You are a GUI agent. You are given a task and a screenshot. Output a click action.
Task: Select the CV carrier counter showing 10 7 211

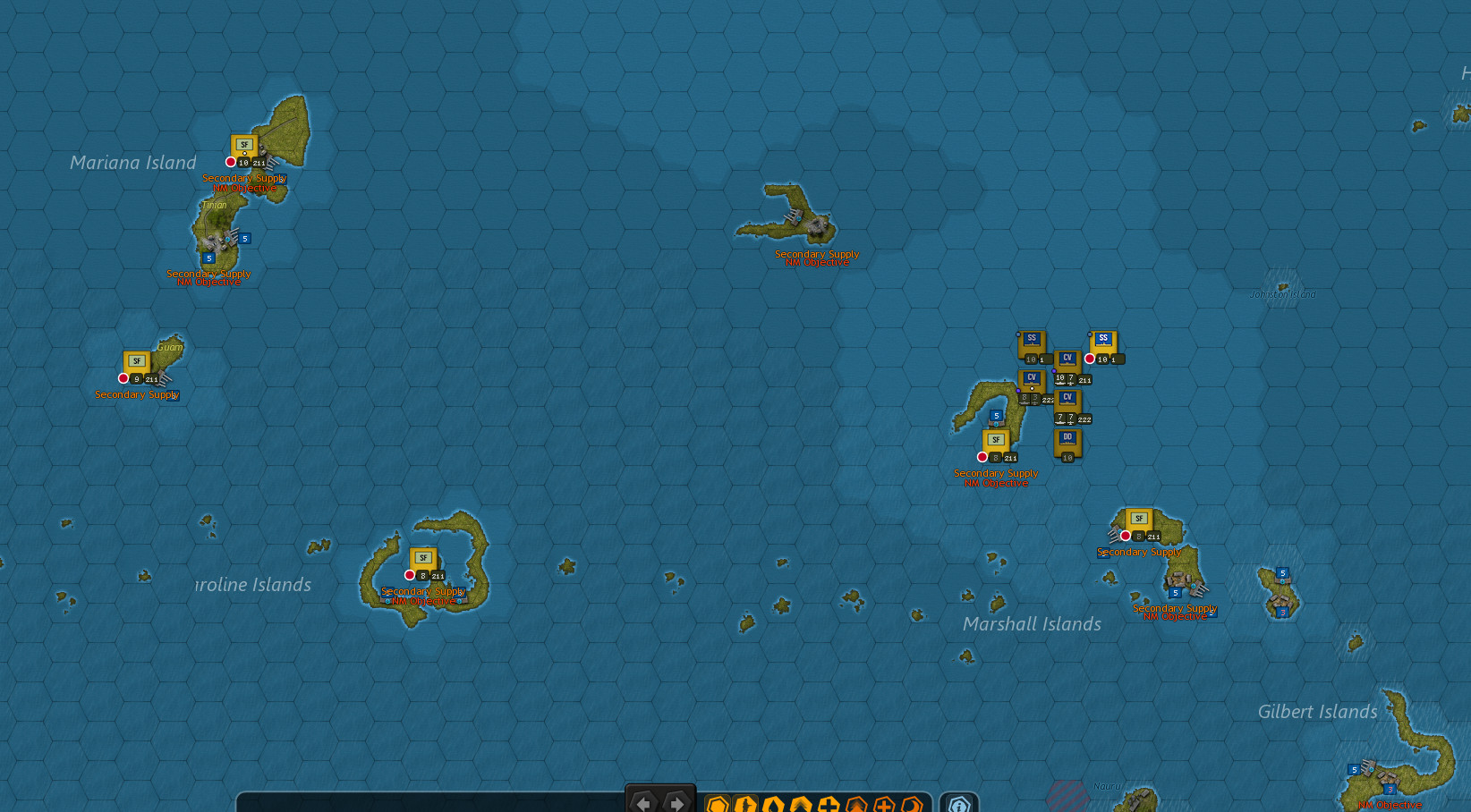pos(1067,357)
